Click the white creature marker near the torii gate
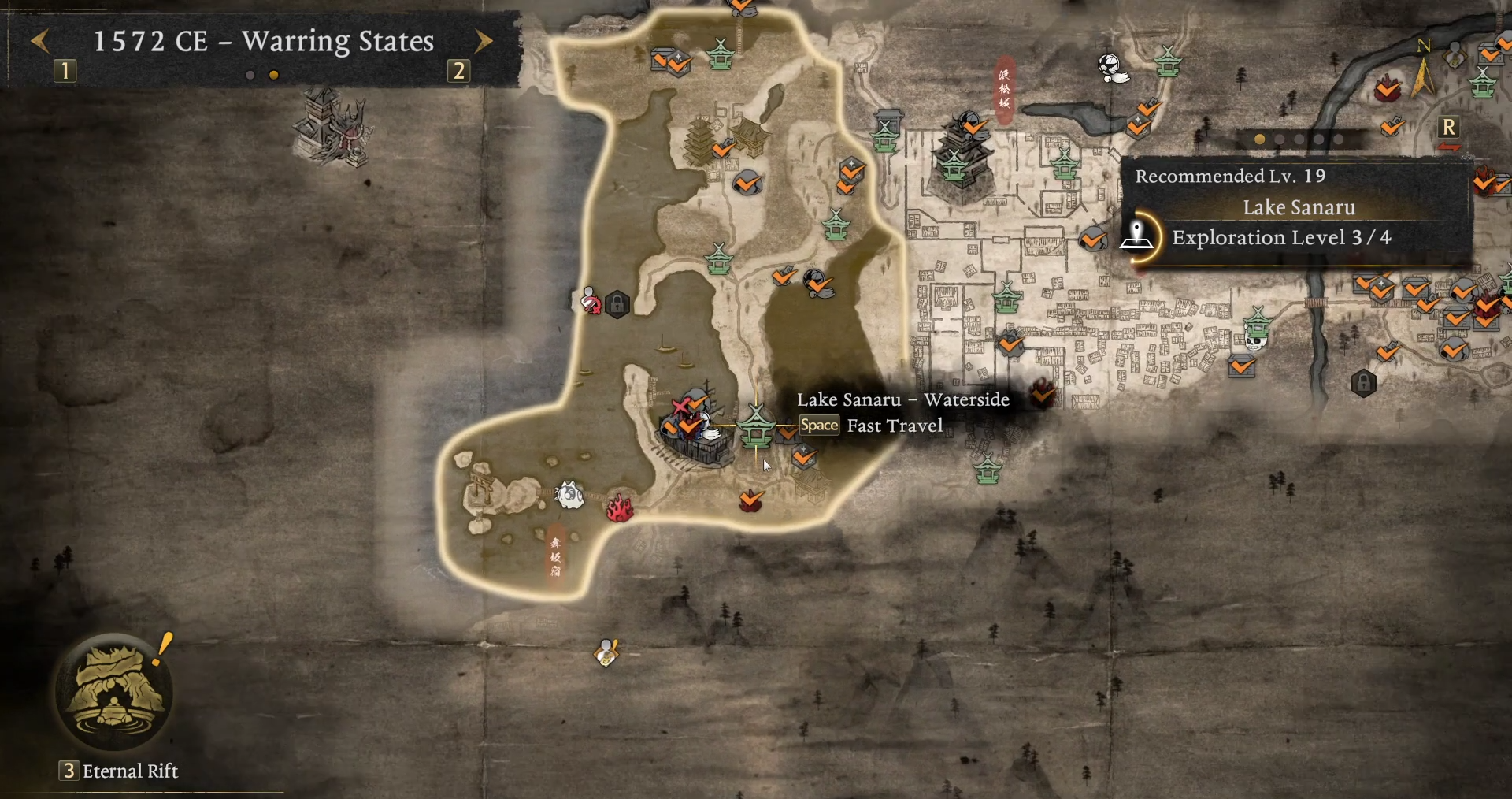 pos(569,495)
